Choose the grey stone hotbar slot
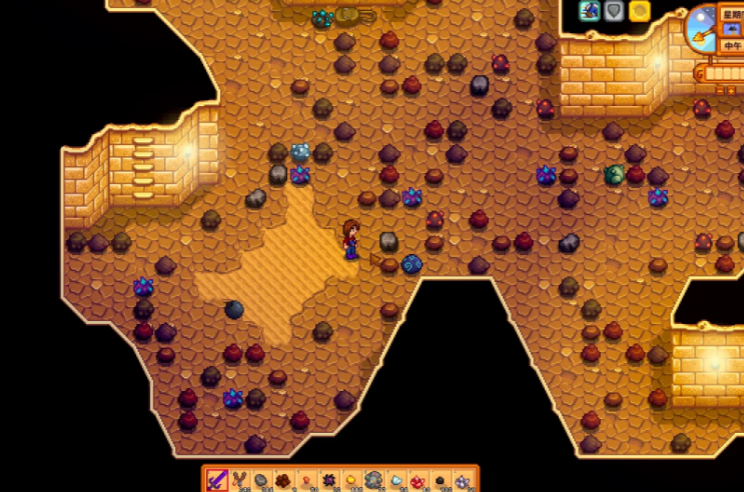Image resolution: width=744 pixels, height=492 pixels. click(261, 480)
